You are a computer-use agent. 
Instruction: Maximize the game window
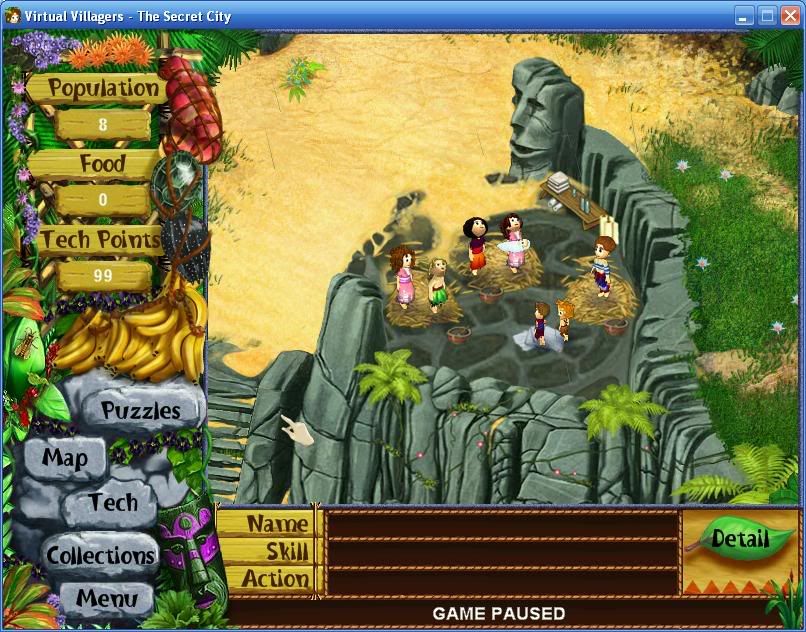coord(767,15)
